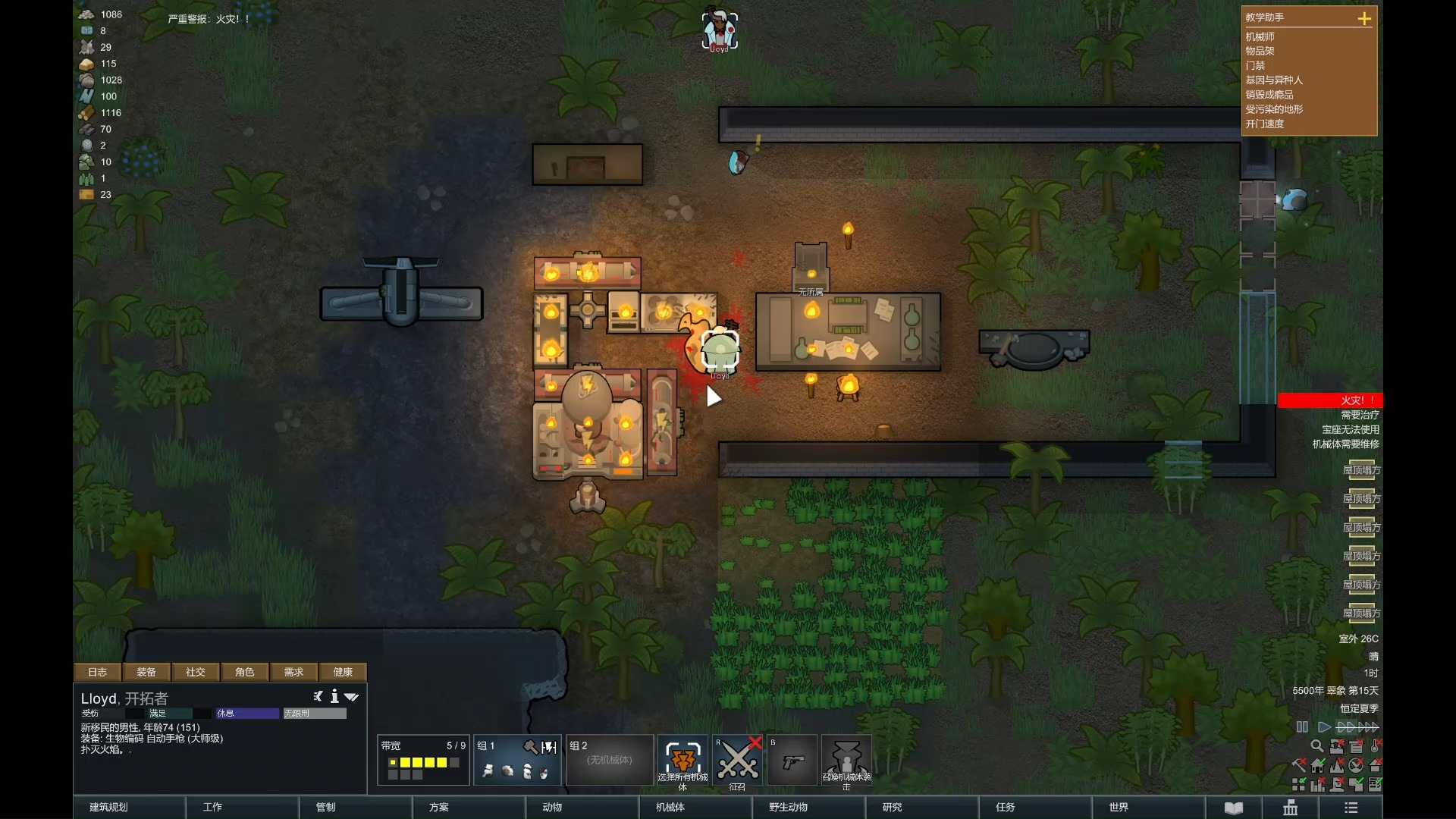The width and height of the screenshot is (1456, 819).
Task: Pause the game with the pause button
Action: click(x=1302, y=726)
